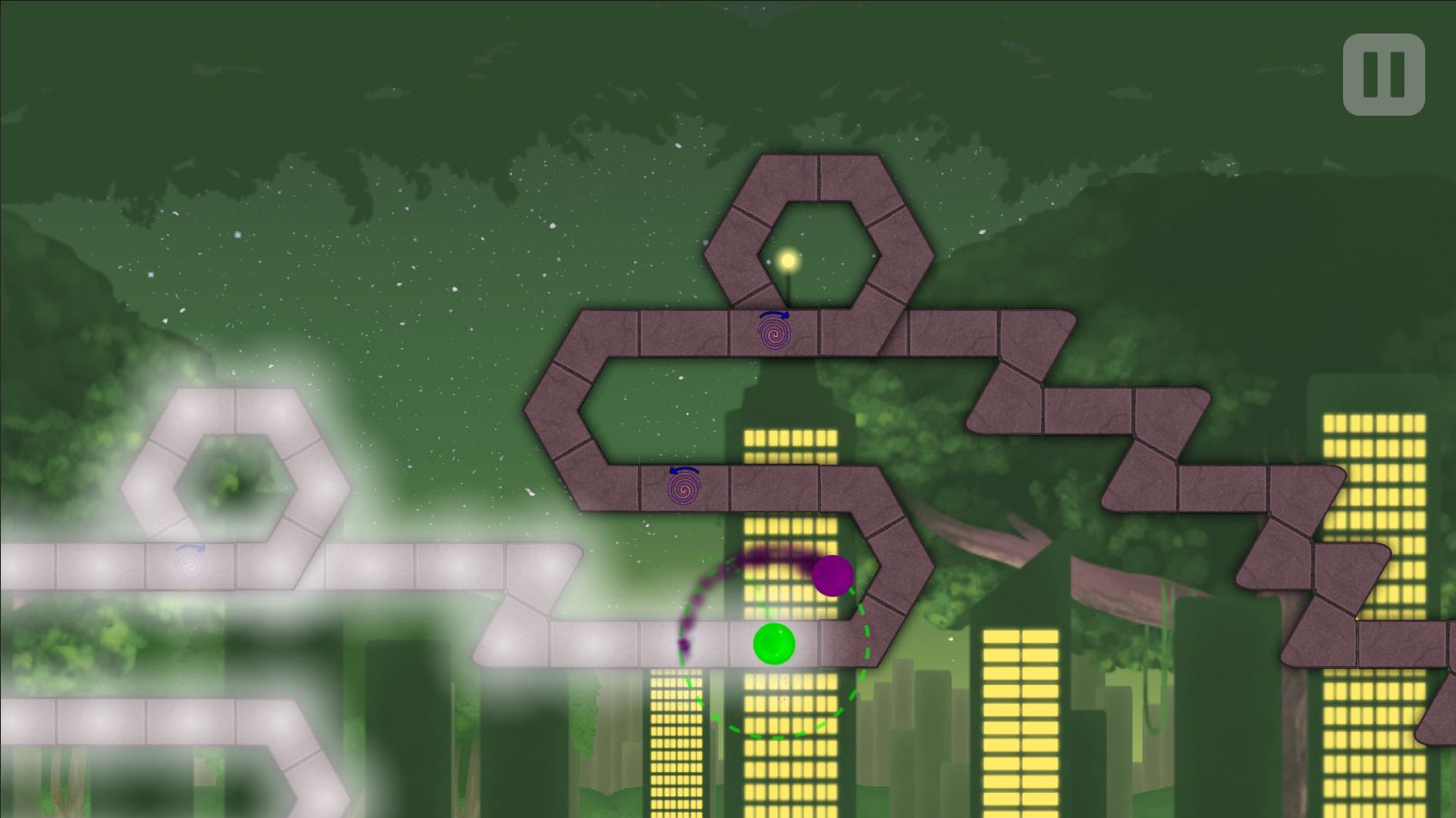Select the glowing yellow orb inside the hexagon
1456x818 pixels.
pos(787,259)
